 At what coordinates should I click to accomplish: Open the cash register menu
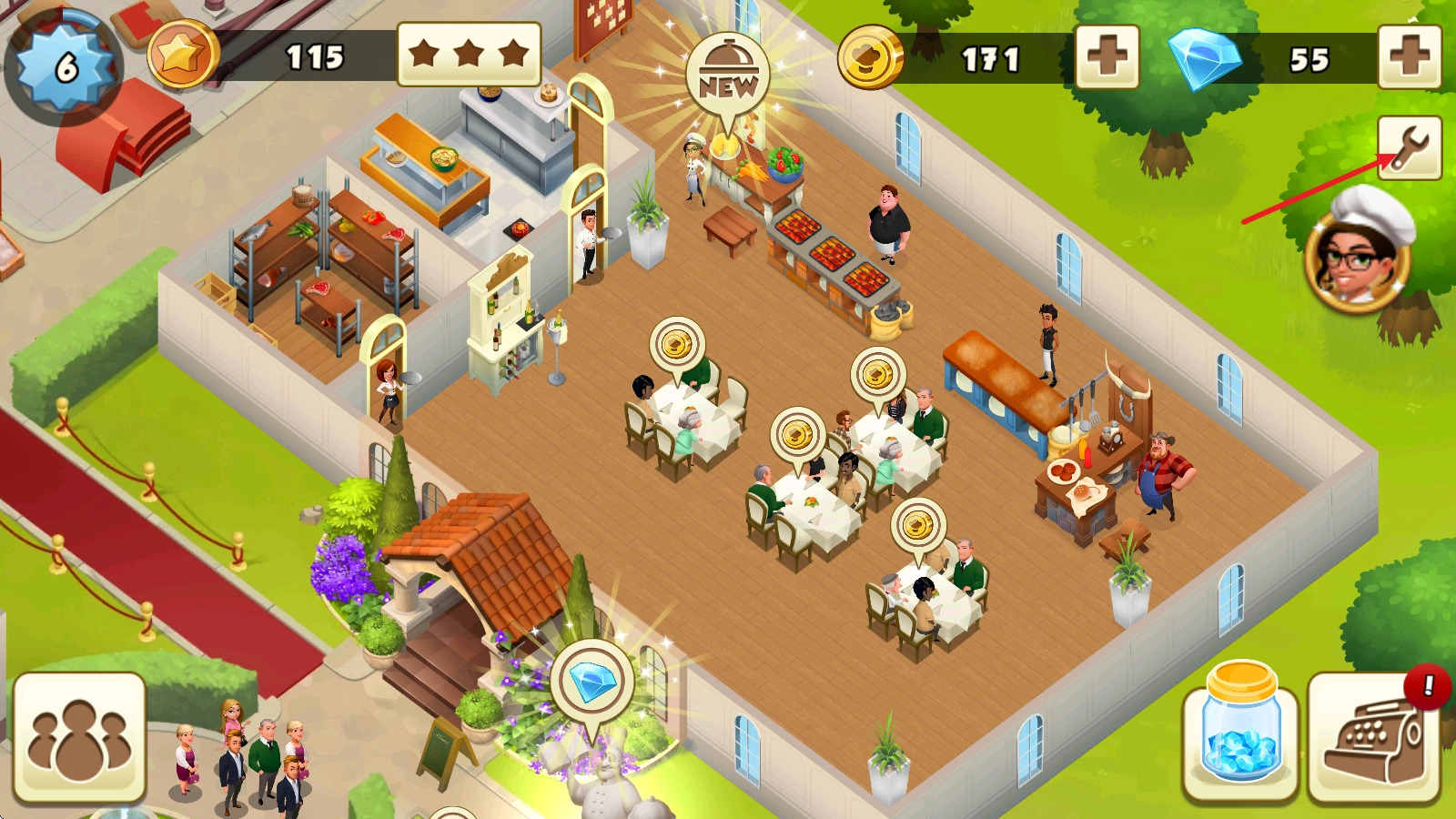(1374, 739)
